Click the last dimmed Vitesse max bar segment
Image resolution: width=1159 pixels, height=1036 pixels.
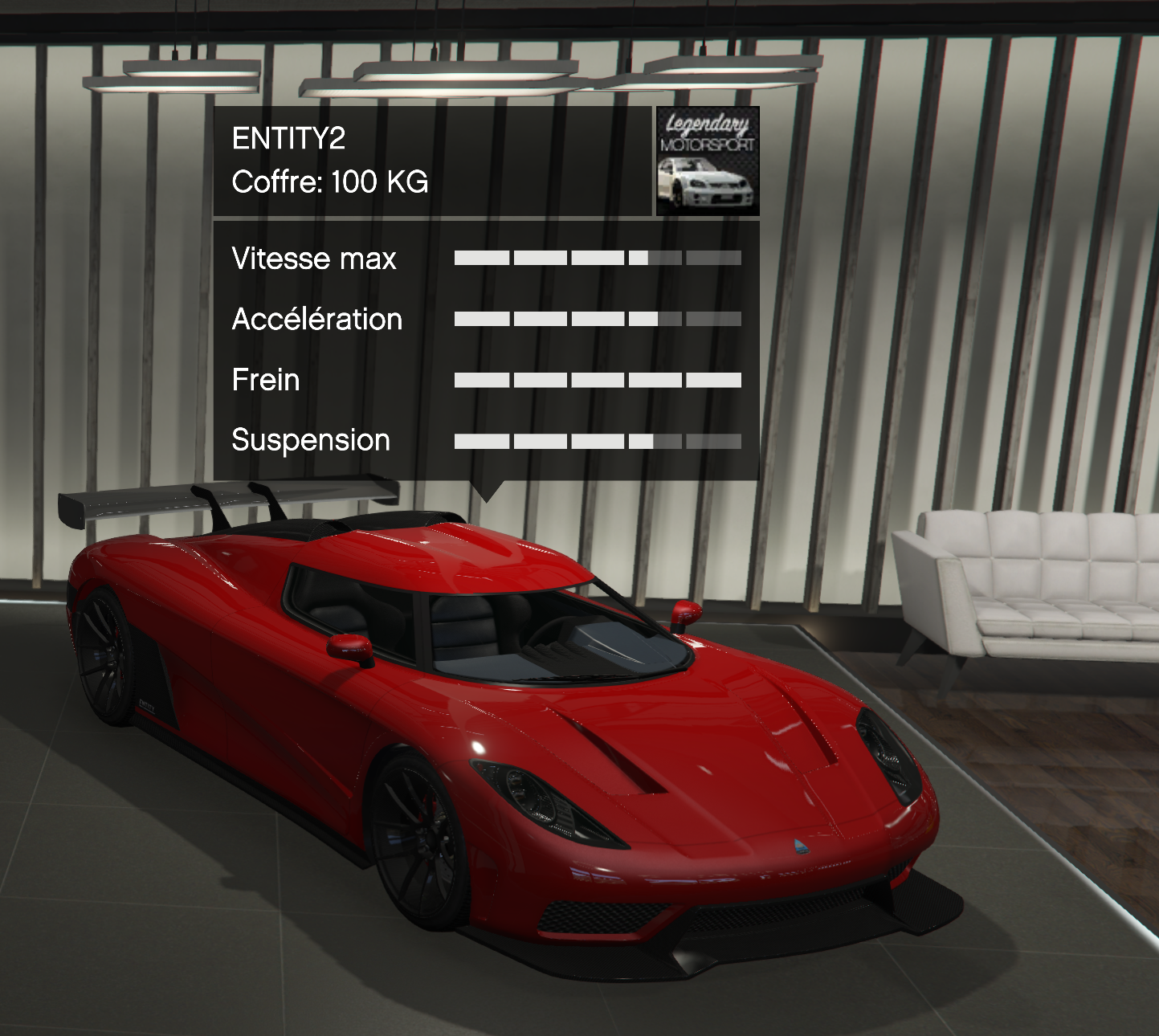click(x=715, y=259)
